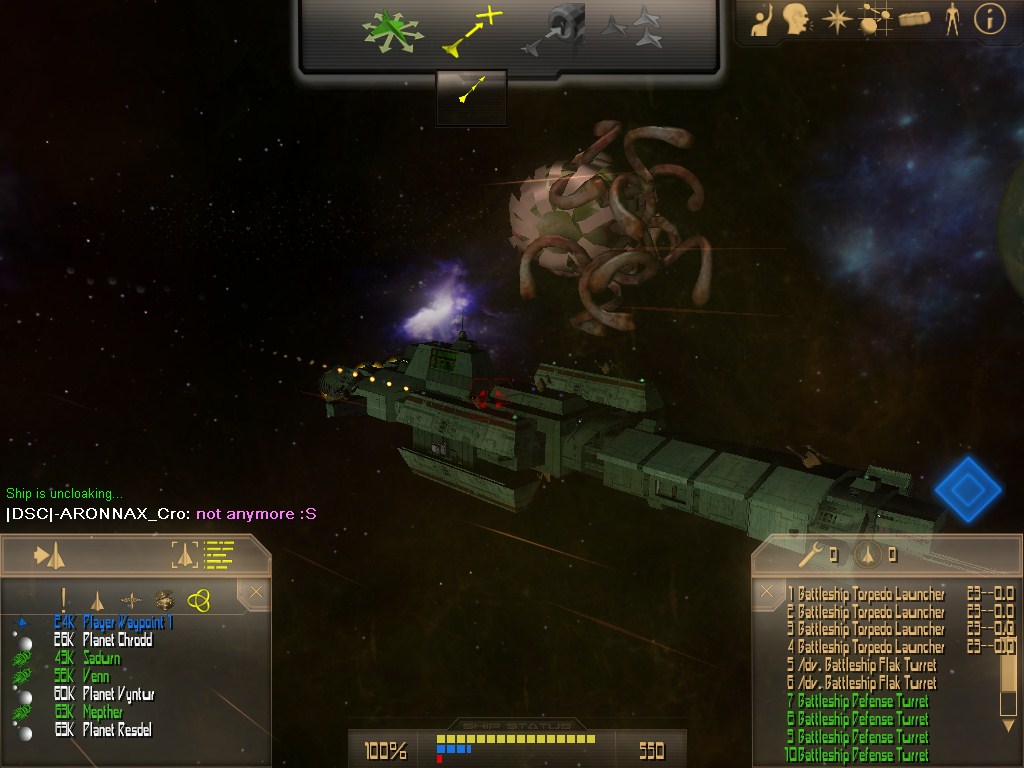The image size is (1024, 768).
Task: Open the speaking head communications icon
Action: pyautogui.click(x=796, y=20)
